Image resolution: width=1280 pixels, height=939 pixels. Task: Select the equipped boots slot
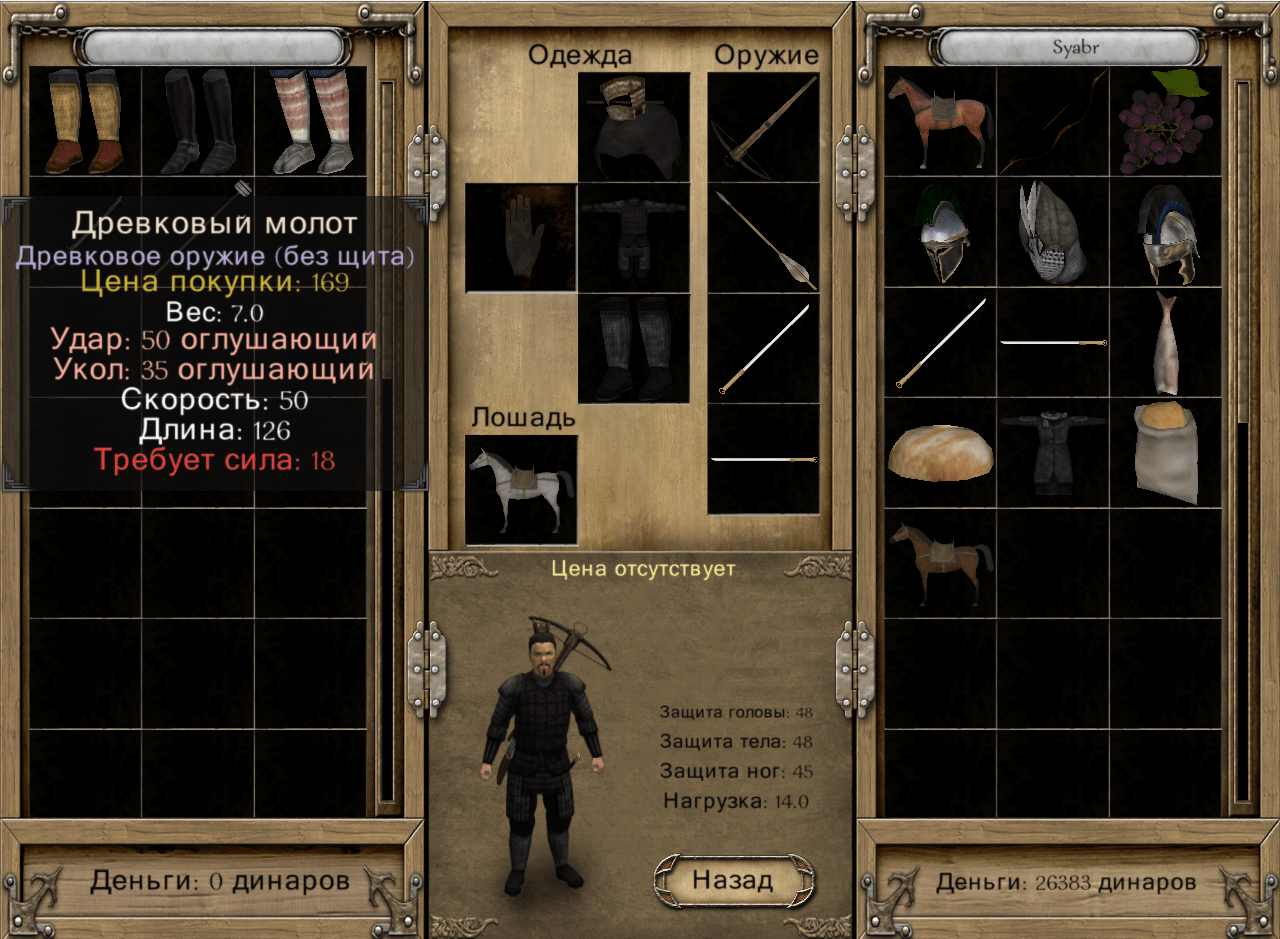634,348
